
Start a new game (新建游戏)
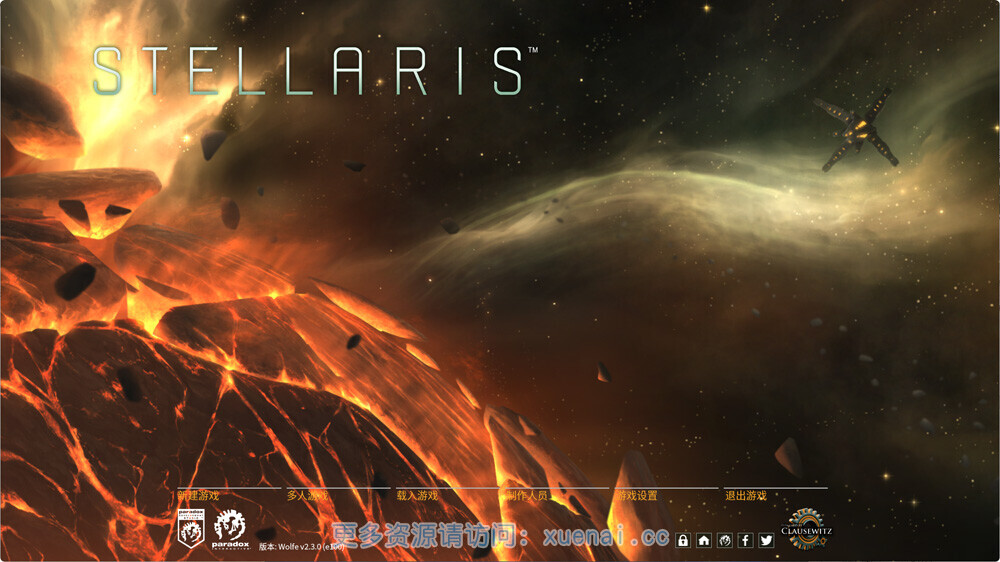click(198, 495)
